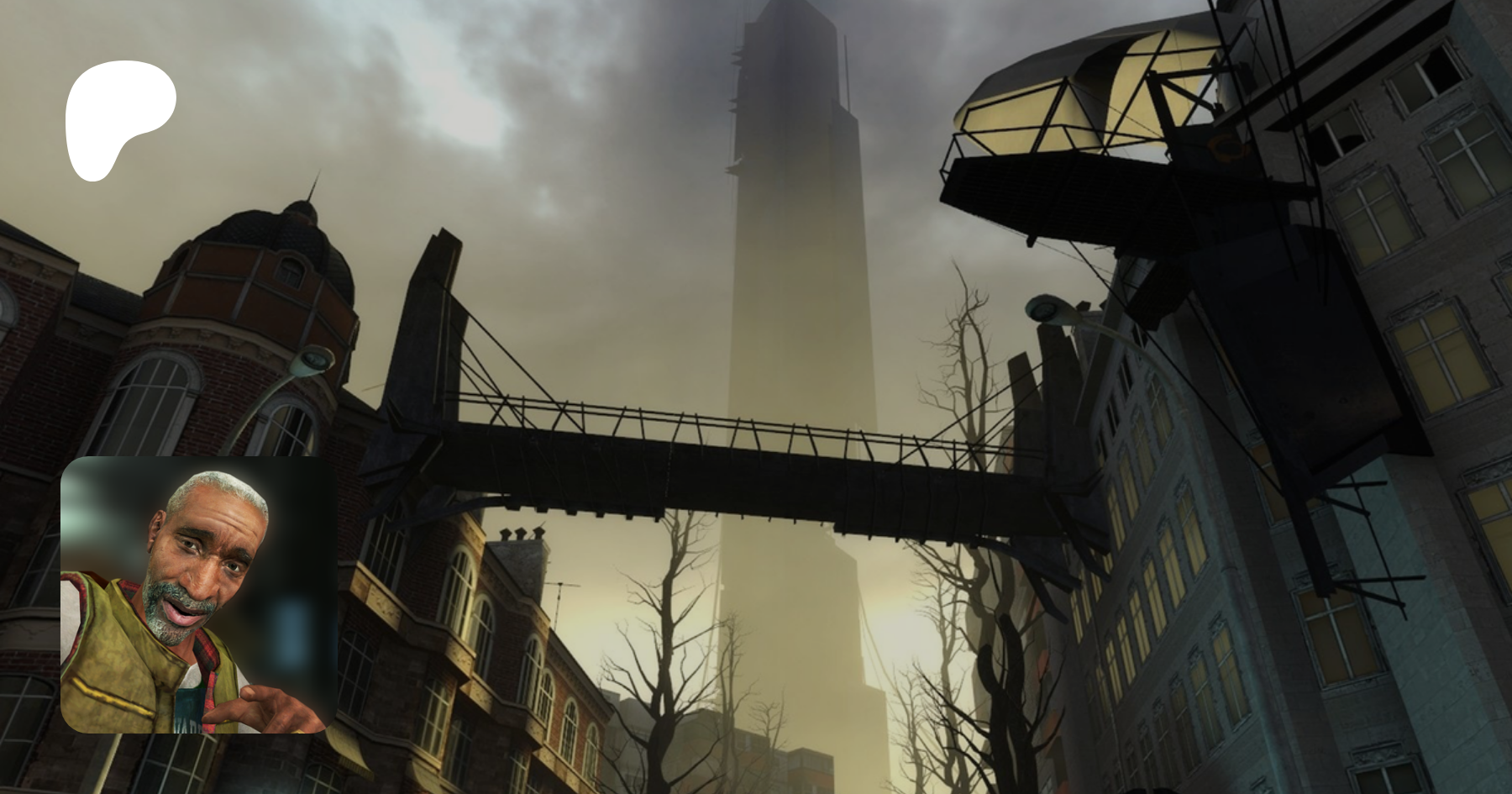Open the creator avatar thumbnail
This screenshot has height=794, width=1512.
point(198,595)
